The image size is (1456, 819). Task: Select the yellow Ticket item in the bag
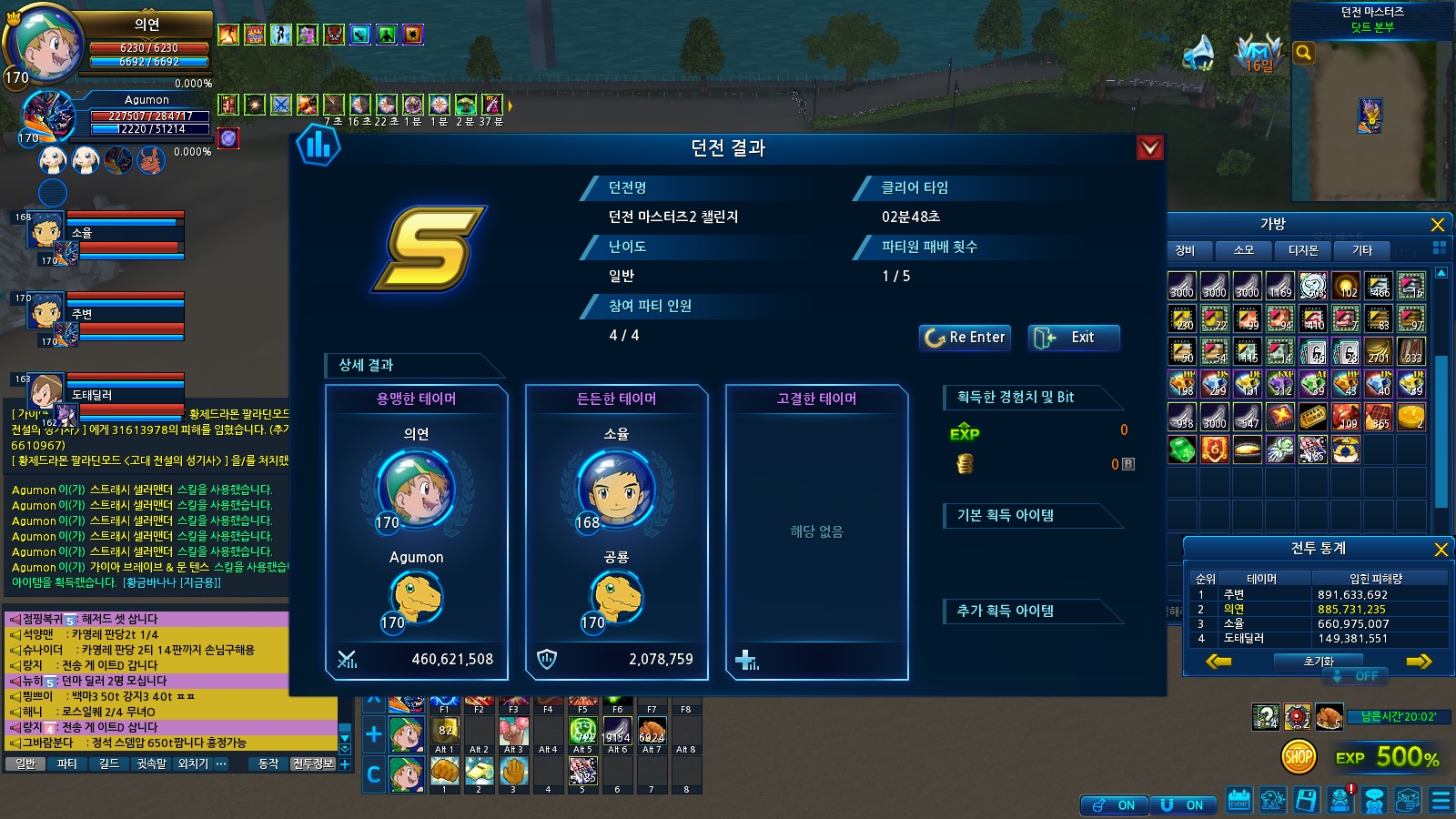tap(1312, 417)
